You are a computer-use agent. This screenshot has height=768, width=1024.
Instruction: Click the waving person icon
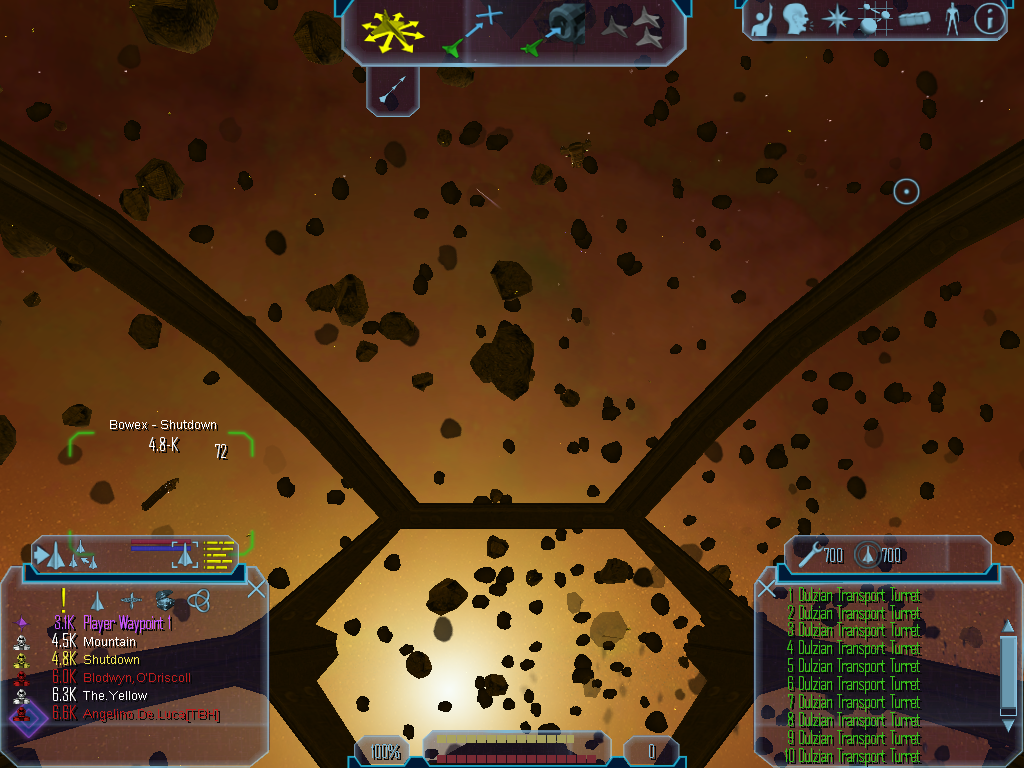(x=762, y=20)
